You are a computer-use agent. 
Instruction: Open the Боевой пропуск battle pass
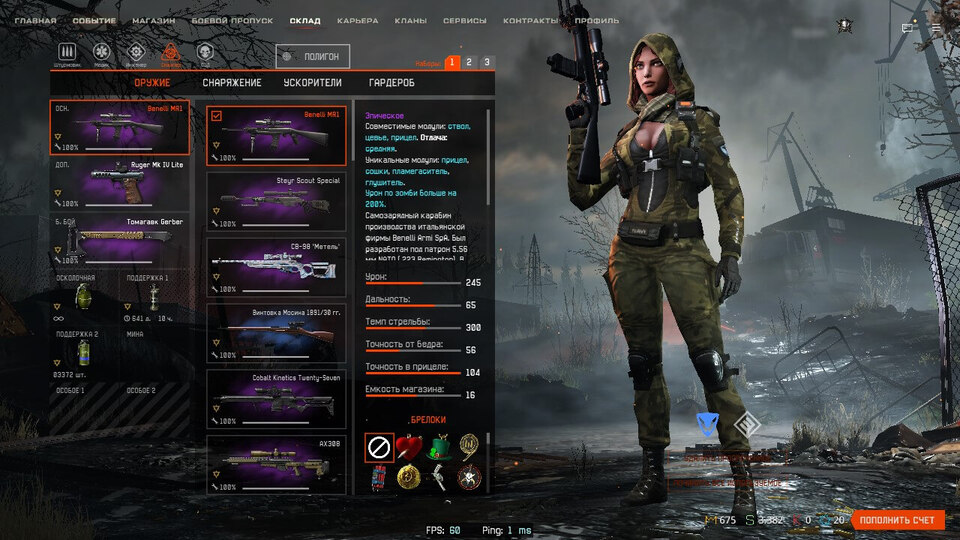point(233,20)
